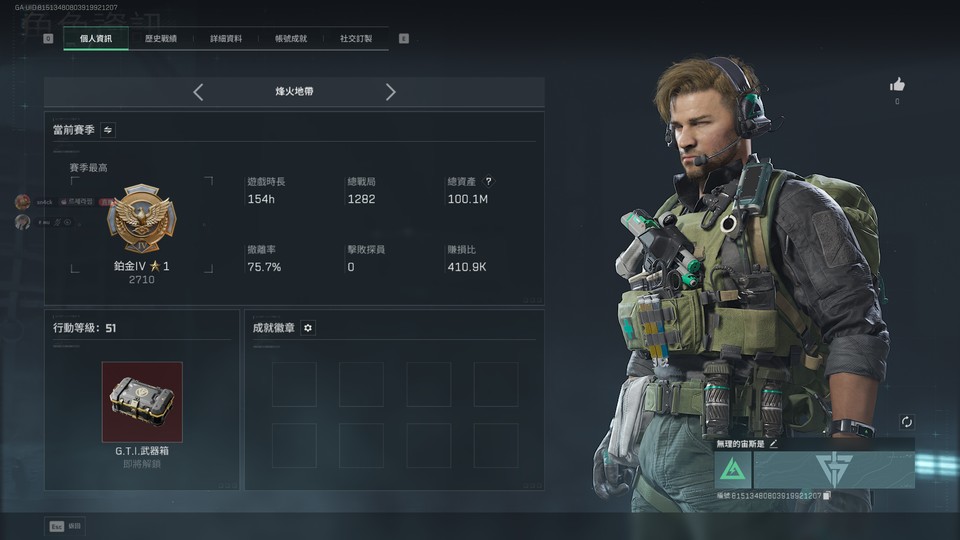960x540 pixels.
Task: Switch to the 個人資訊 tab
Action: tap(95, 39)
